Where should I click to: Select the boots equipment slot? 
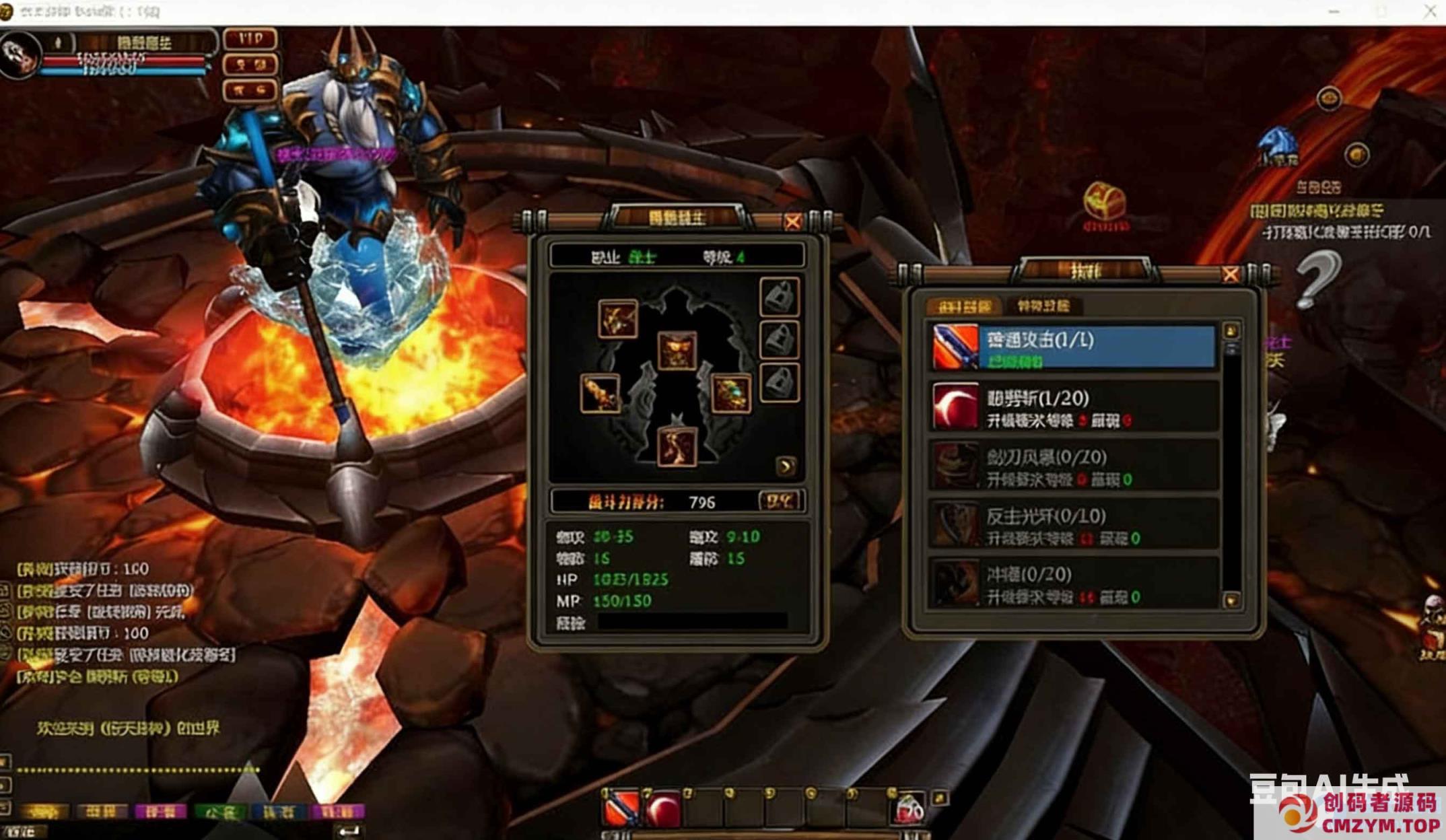coord(676,446)
